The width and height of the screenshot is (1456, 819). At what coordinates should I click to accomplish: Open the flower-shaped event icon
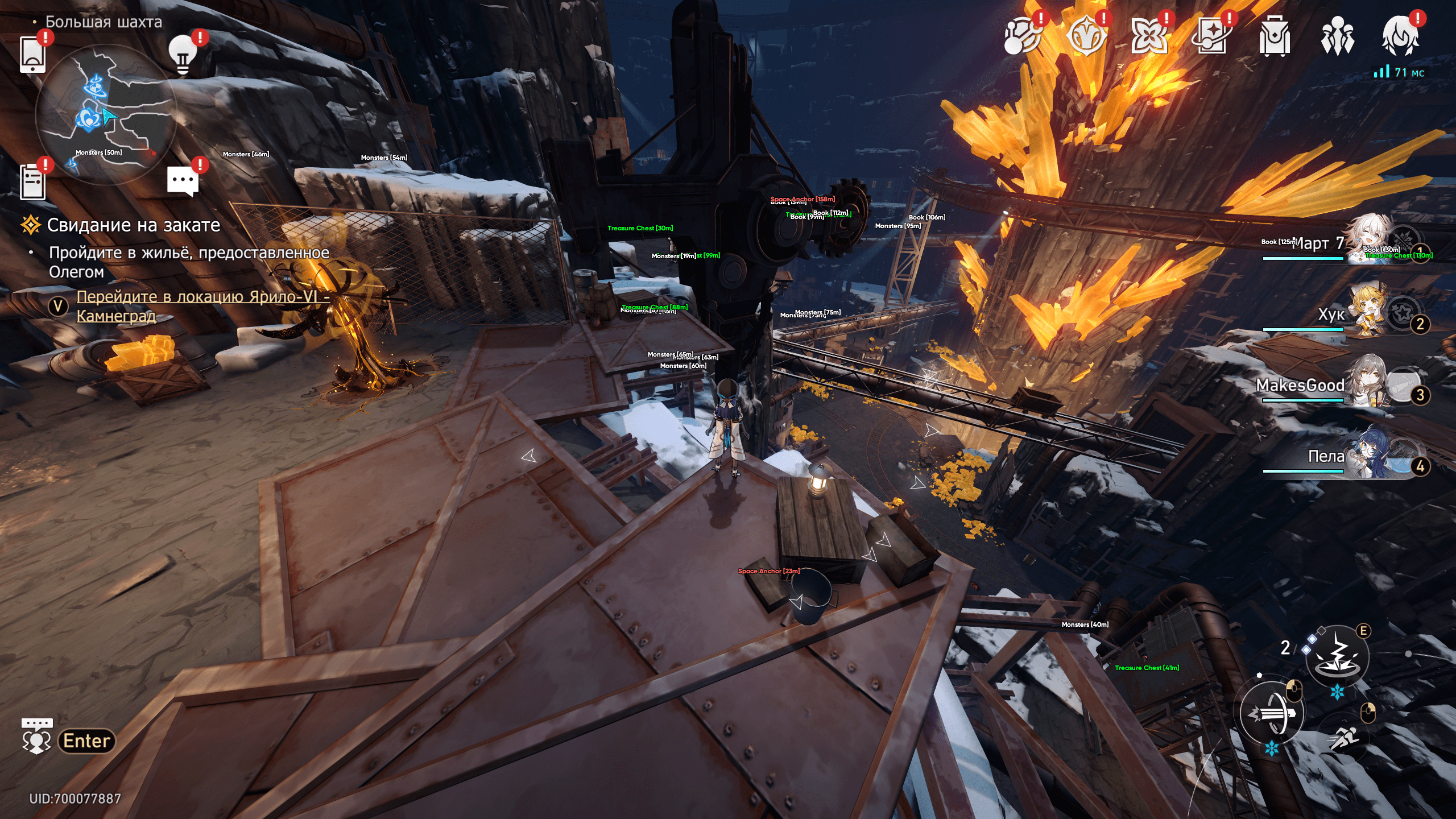coord(1149,37)
